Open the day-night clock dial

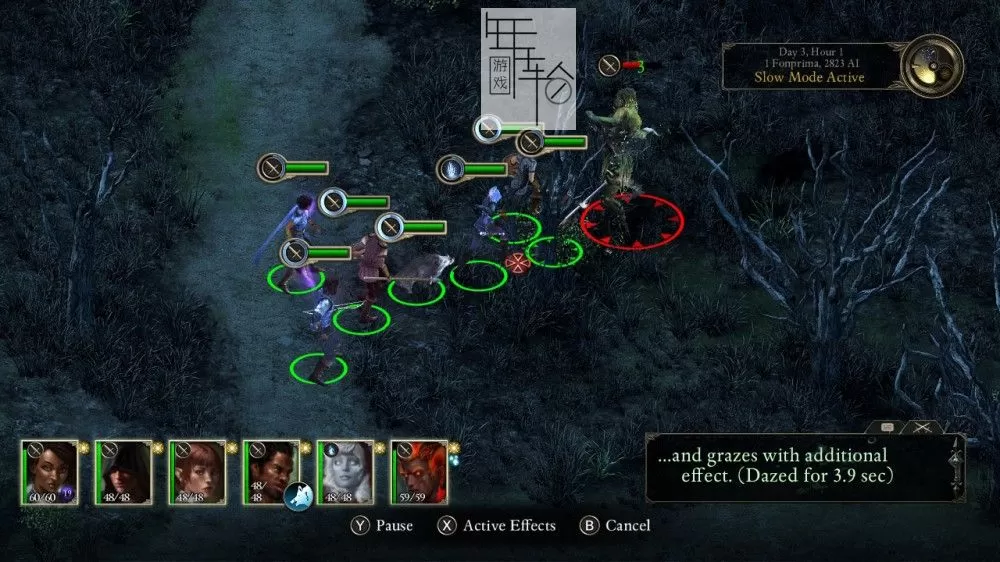[x=931, y=64]
